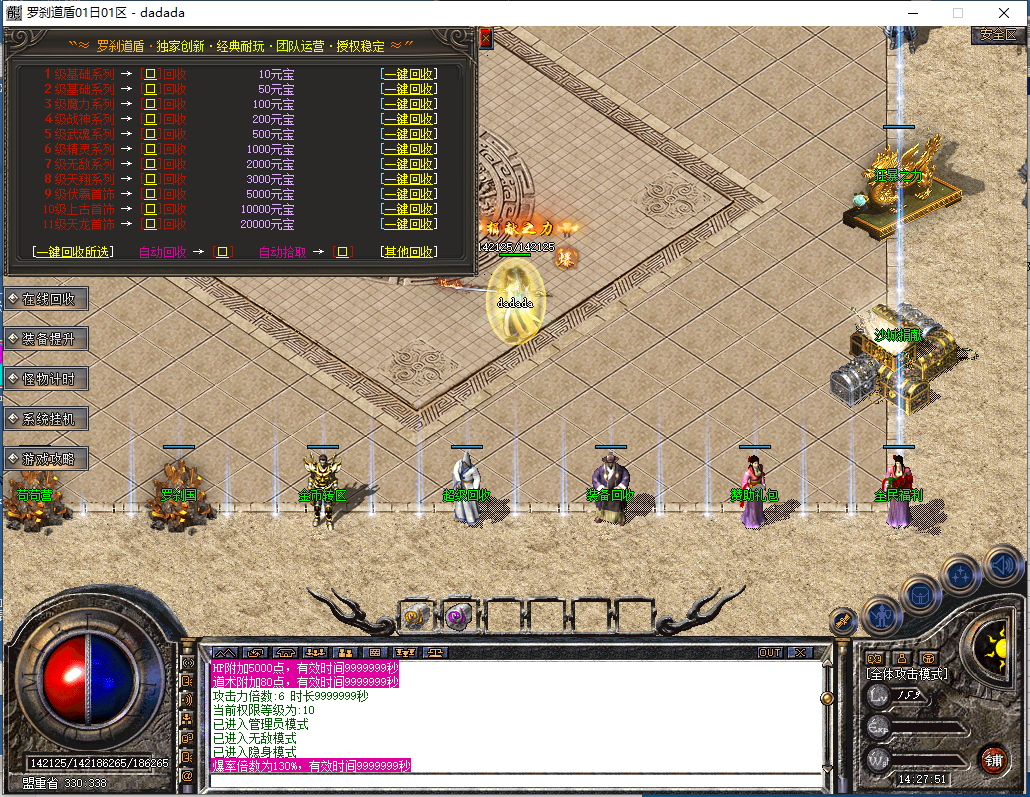The width and height of the screenshot is (1030, 797).
Task: Use the purple scroll in the quick slot
Action: pos(458,617)
